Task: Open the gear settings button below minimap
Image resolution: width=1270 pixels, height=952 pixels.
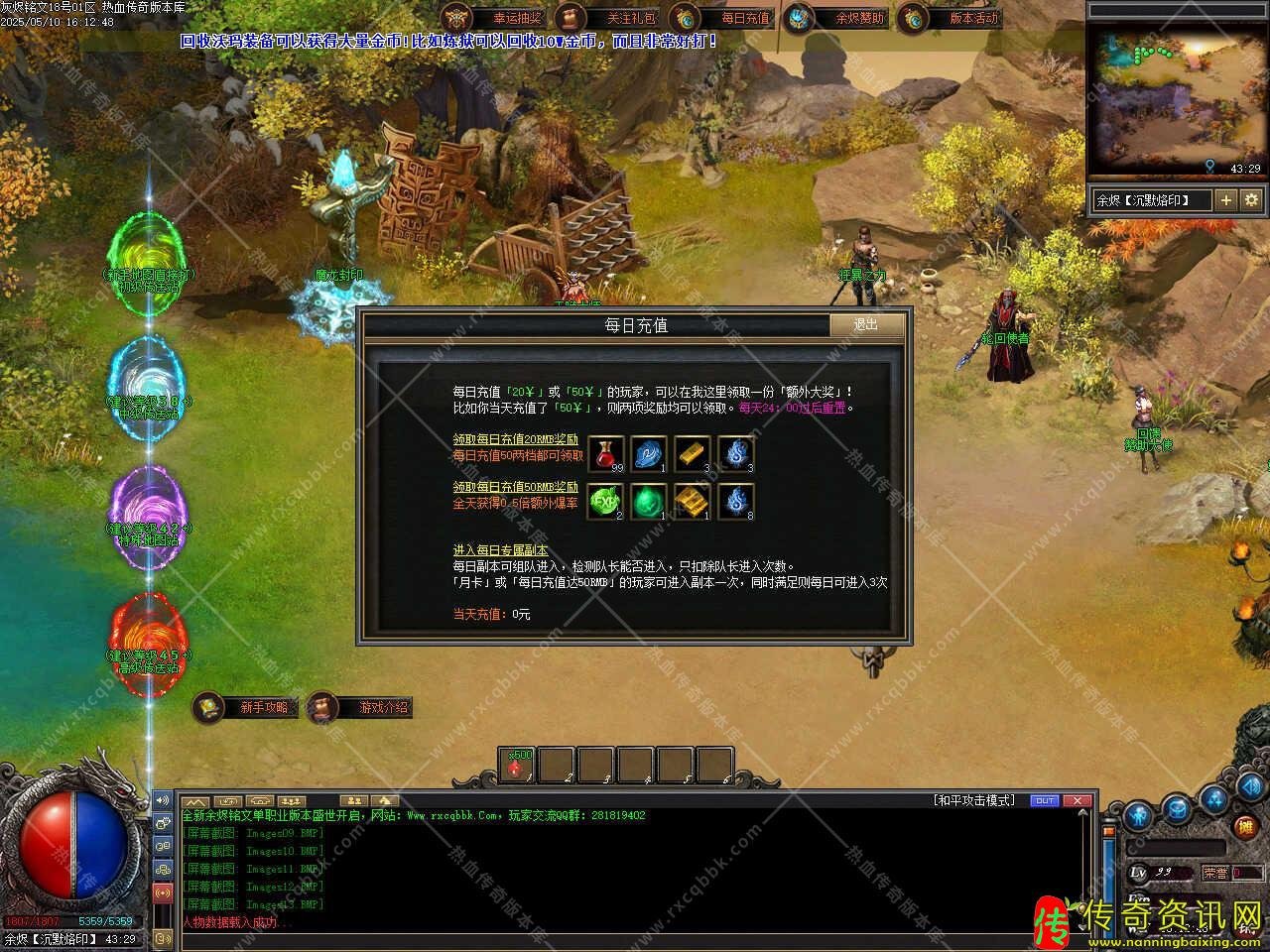Action: point(1251,200)
